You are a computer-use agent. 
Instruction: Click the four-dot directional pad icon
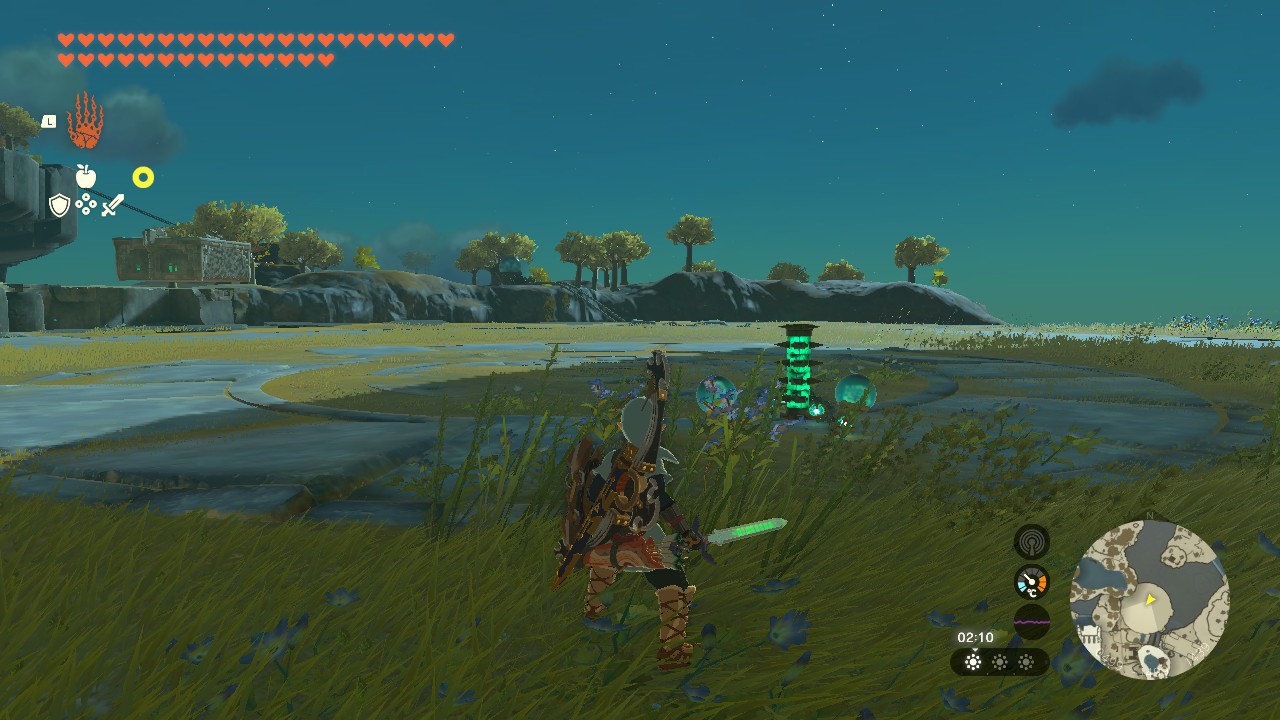86,205
